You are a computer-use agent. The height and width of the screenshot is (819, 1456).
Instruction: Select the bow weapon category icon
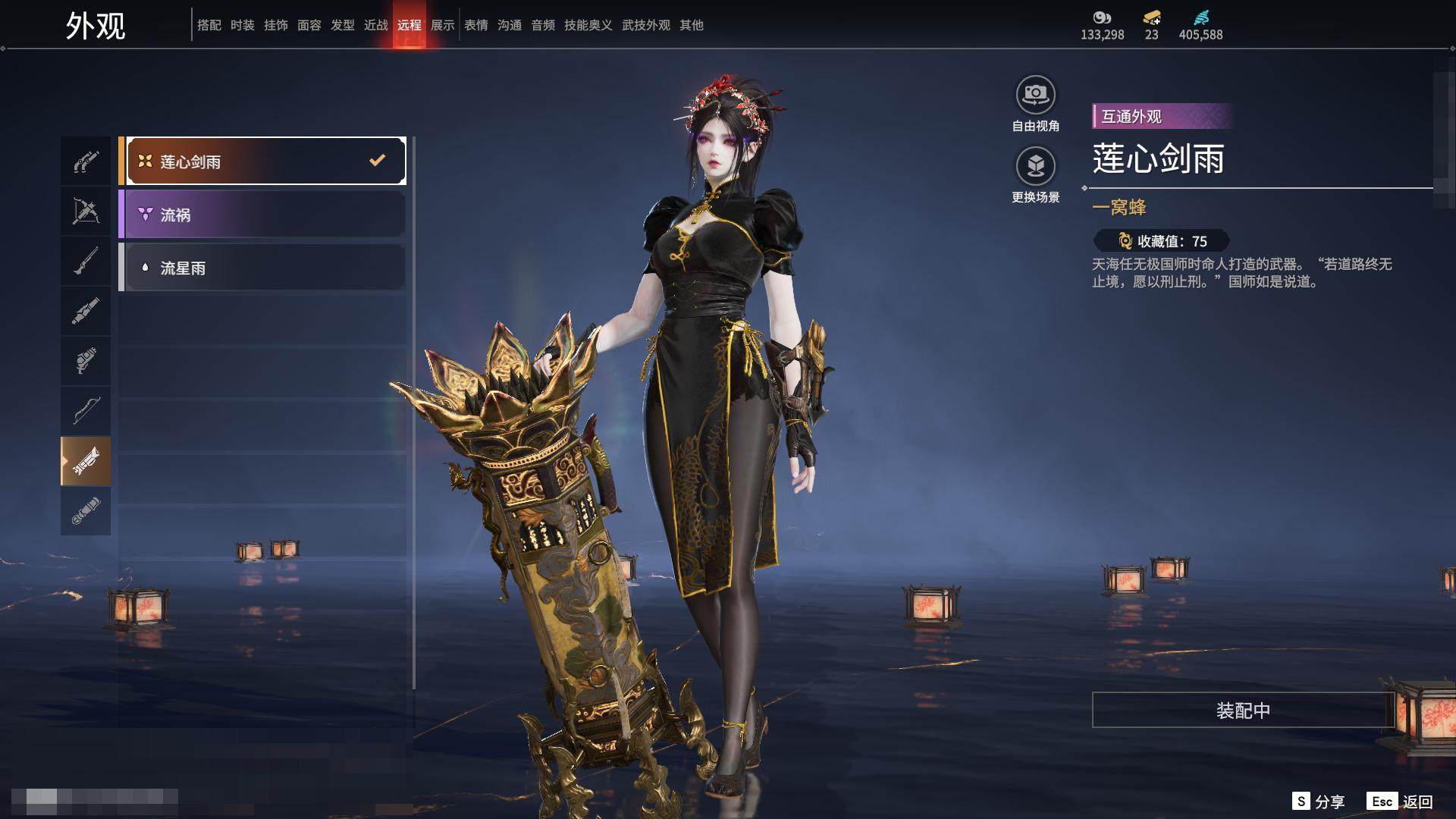(x=86, y=410)
